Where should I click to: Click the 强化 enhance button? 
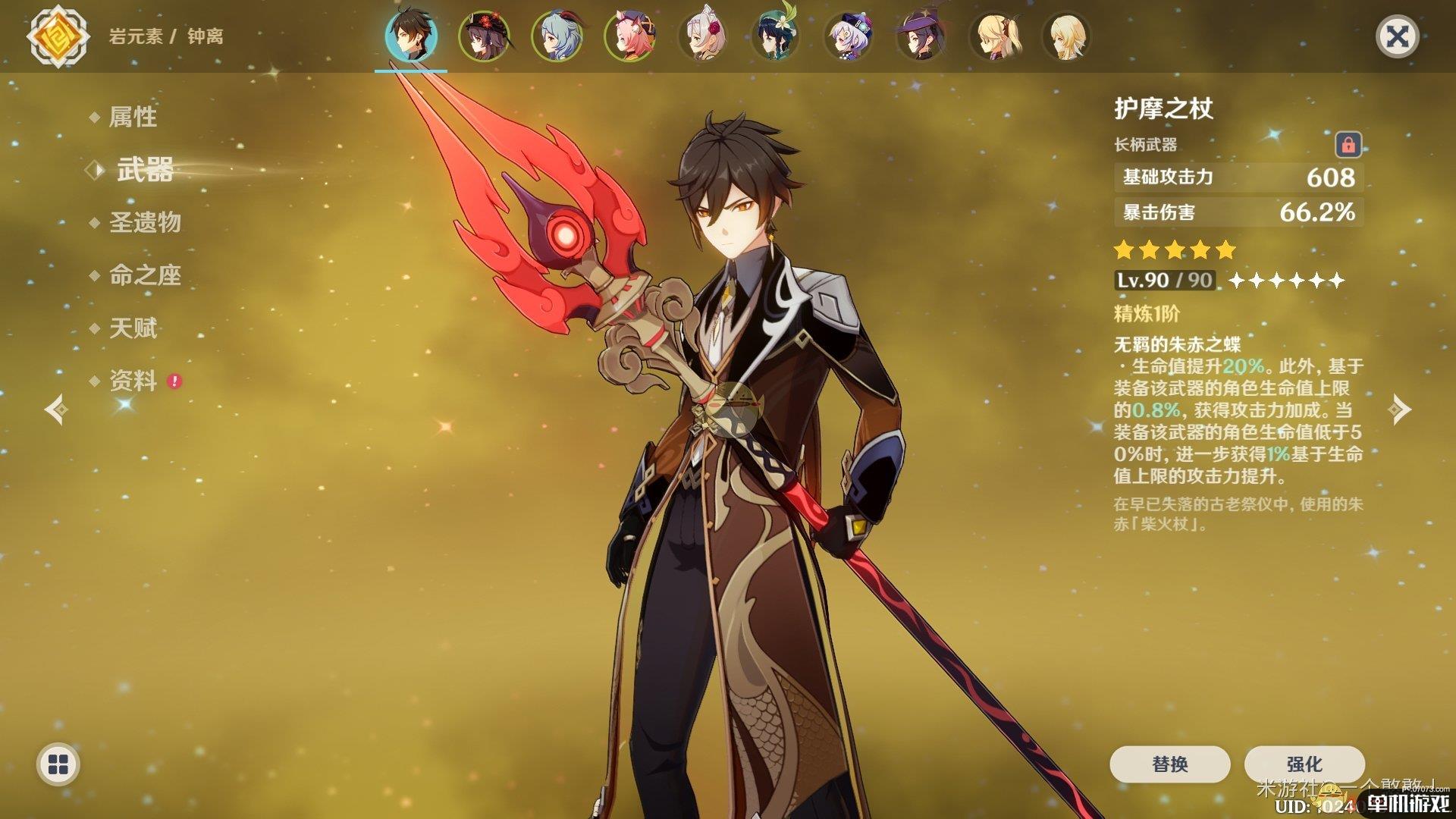[1304, 764]
